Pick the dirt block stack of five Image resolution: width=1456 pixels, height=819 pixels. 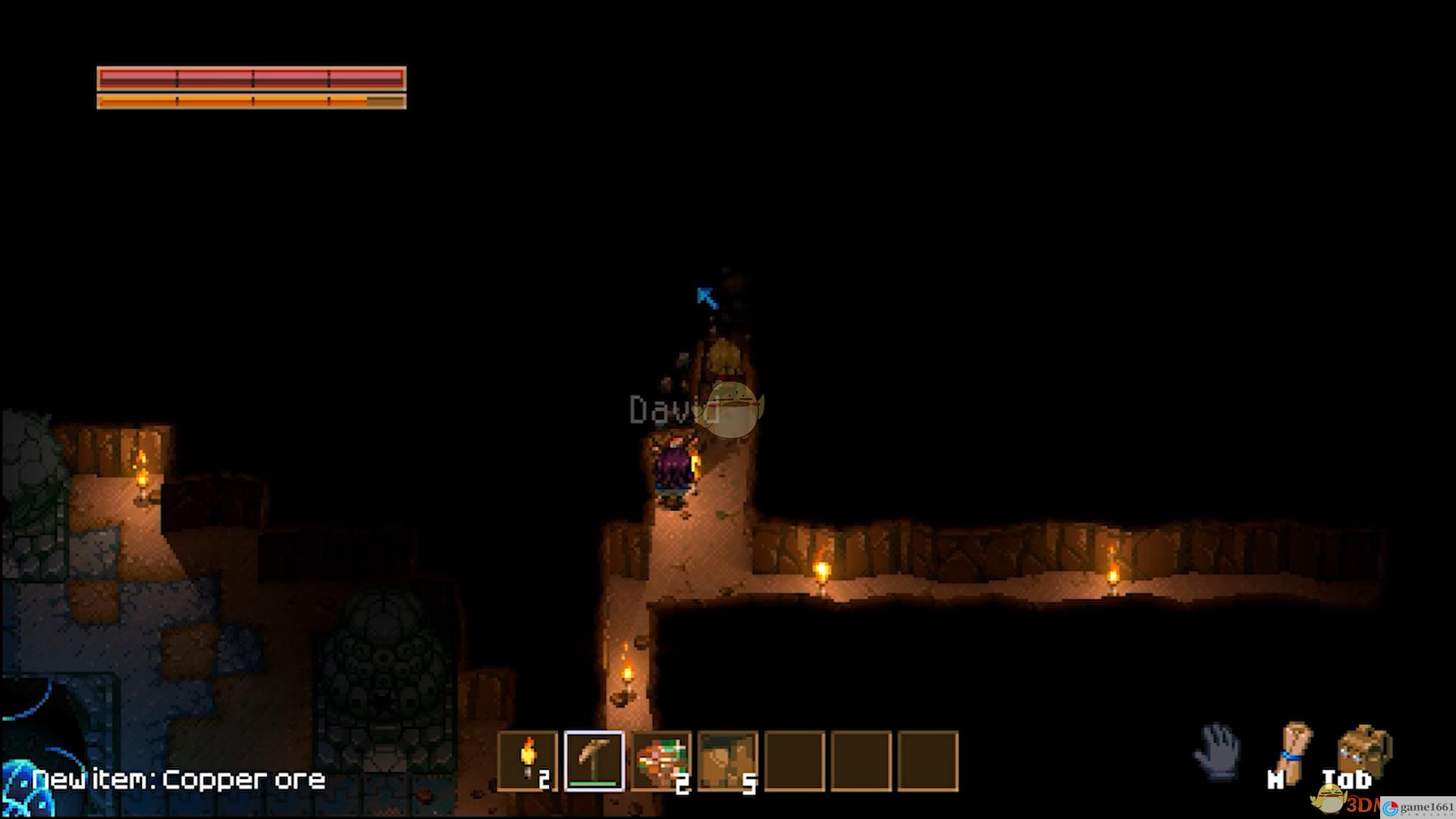[728, 761]
